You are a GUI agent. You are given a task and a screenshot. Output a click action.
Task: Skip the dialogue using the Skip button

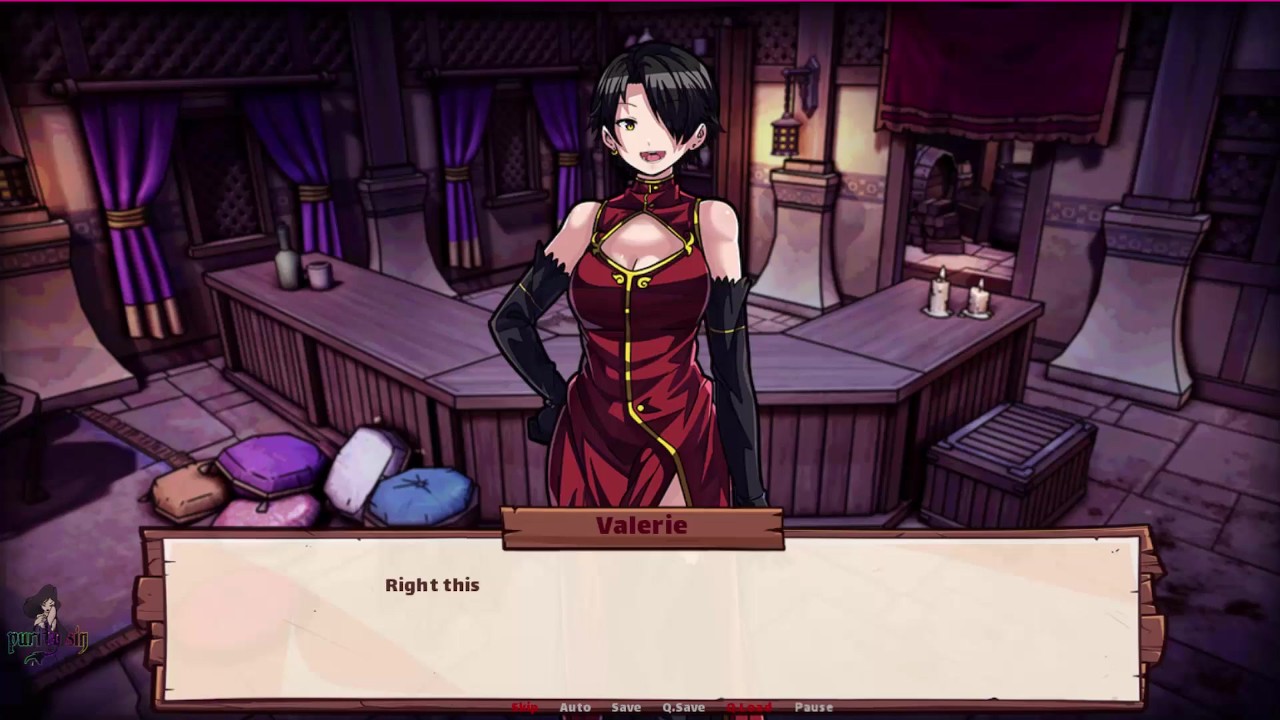(525, 708)
